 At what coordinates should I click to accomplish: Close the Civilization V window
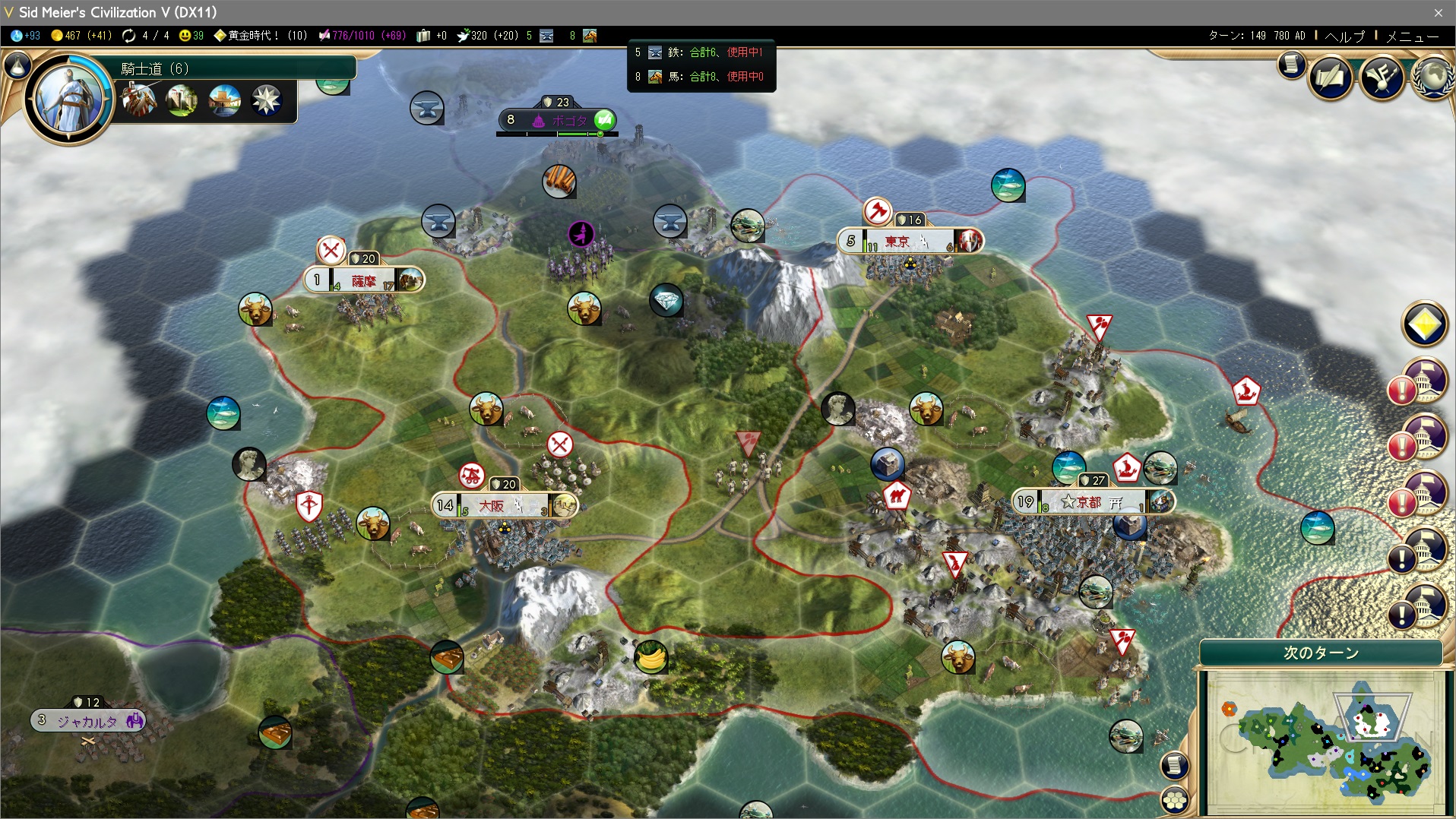1438,12
